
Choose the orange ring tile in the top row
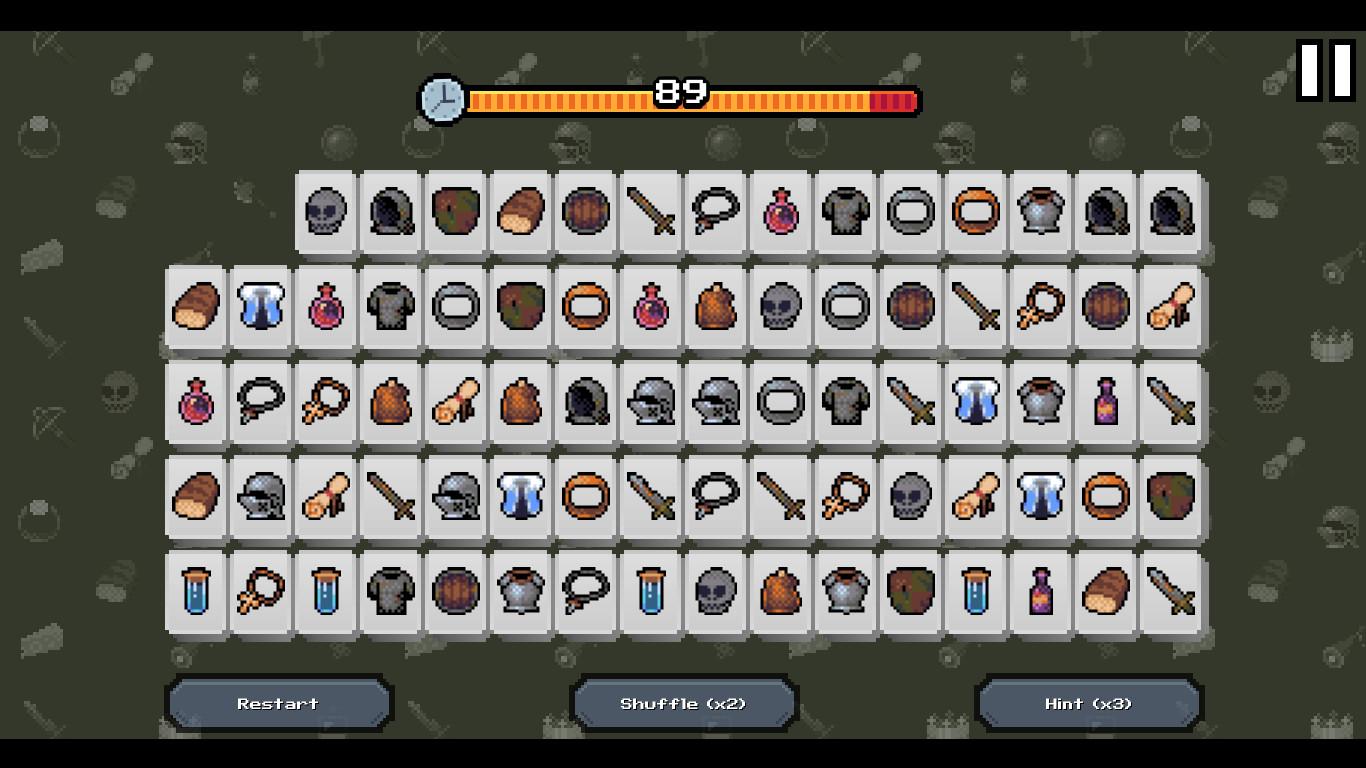point(976,213)
